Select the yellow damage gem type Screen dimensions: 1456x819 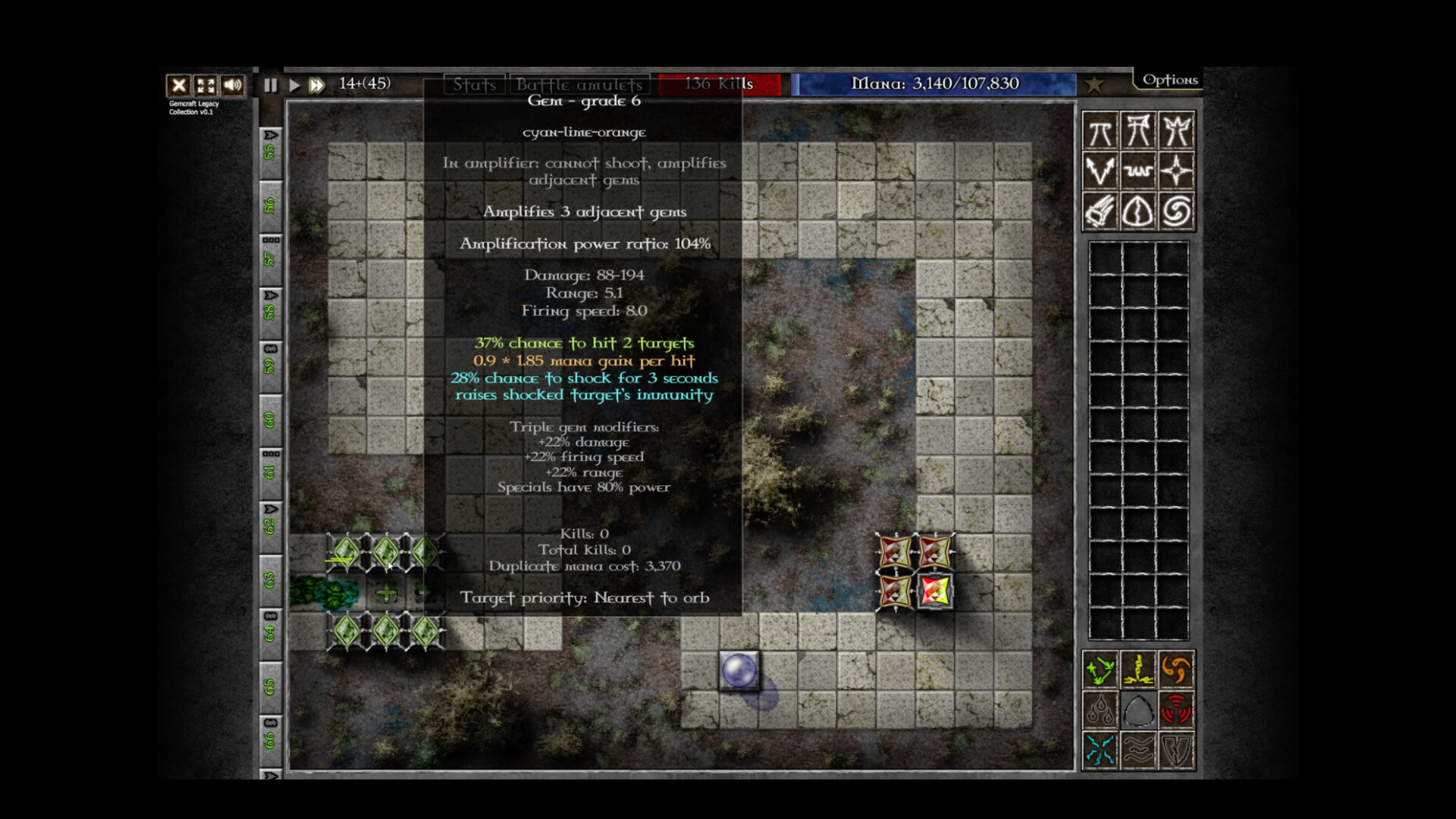click(x=1140, y=669)
